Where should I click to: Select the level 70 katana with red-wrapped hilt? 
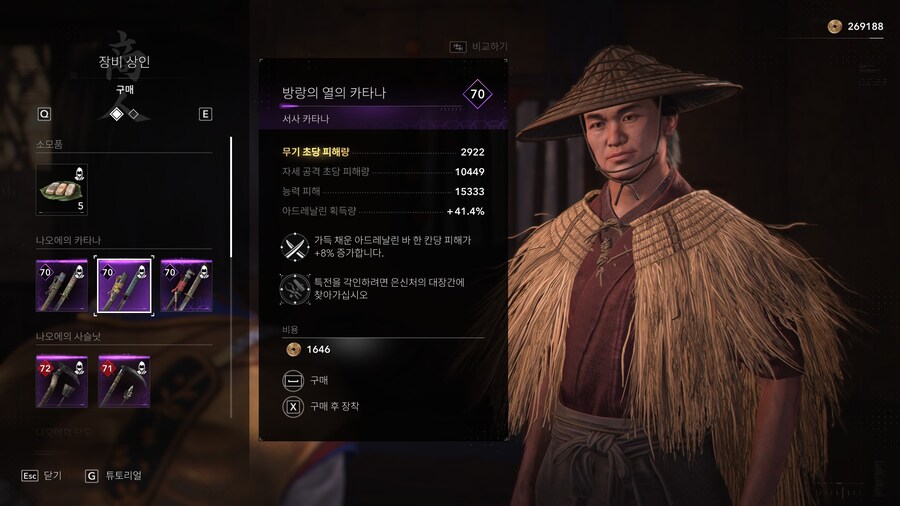tap(186, 286)
